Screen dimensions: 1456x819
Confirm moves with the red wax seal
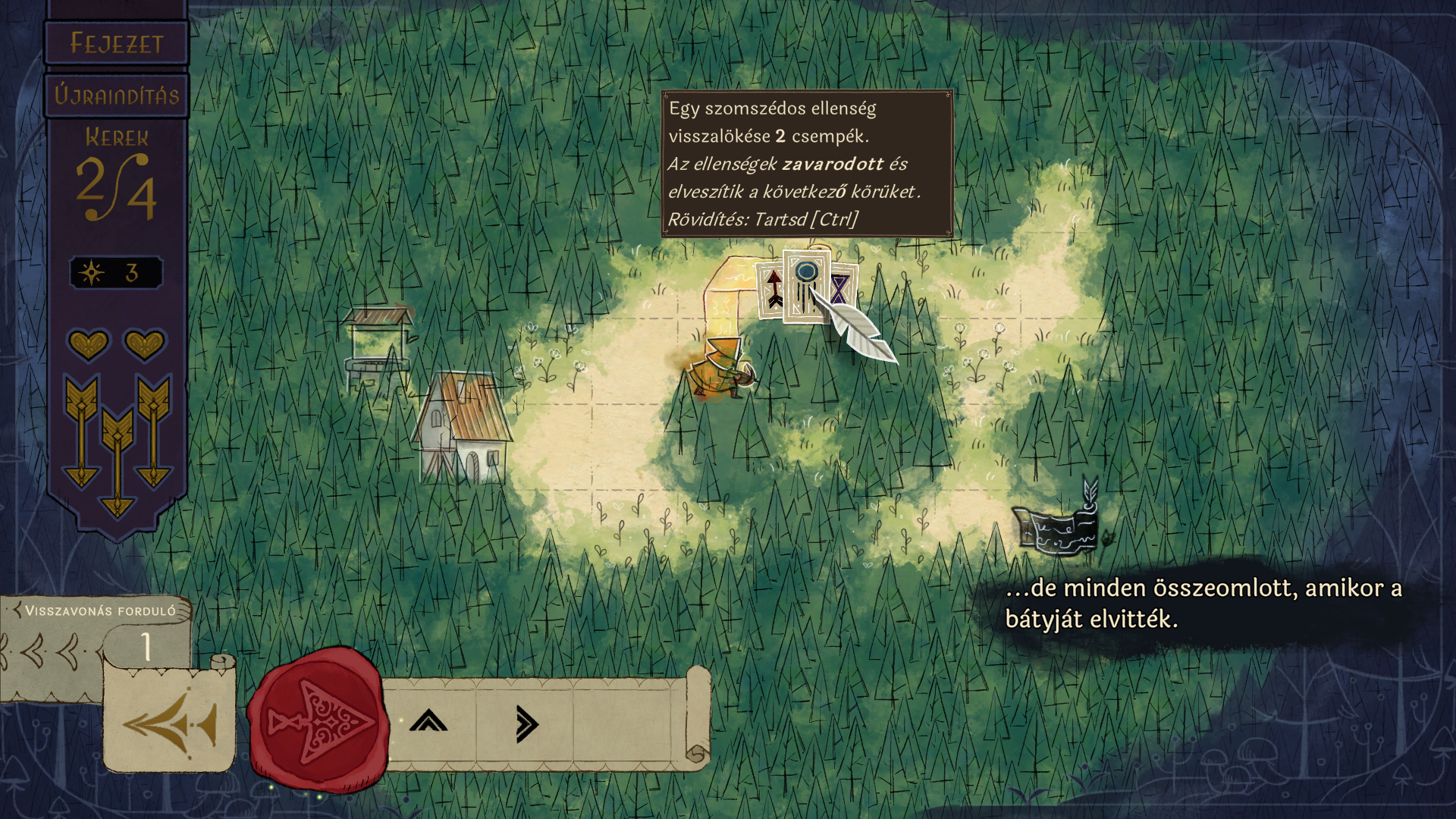tap(317, 720)
